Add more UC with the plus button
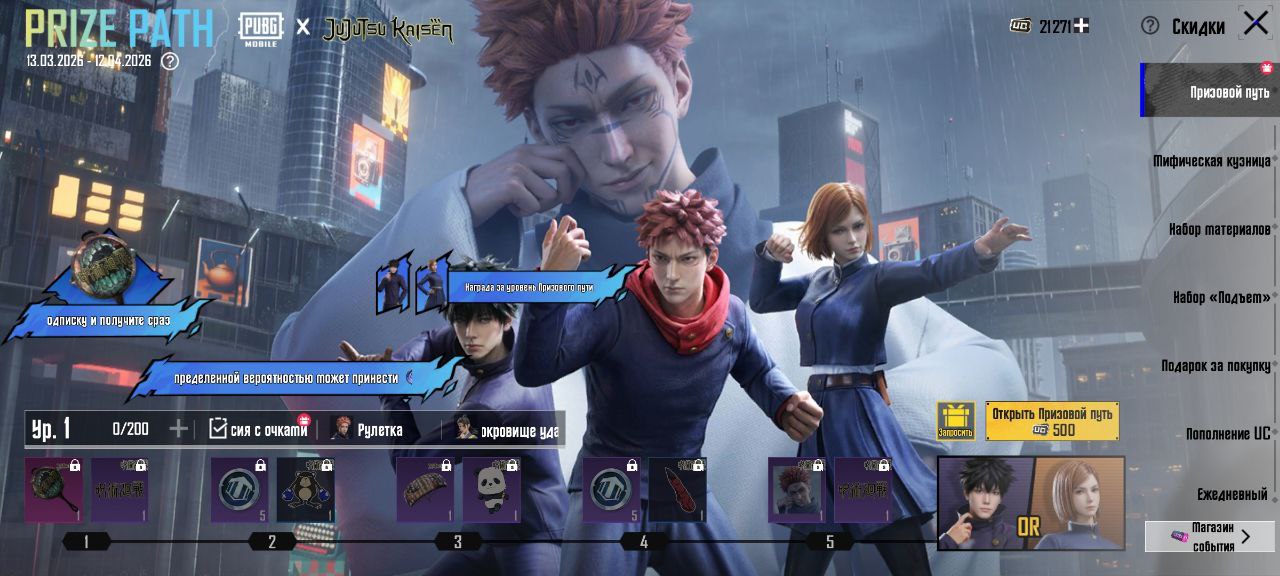Image resolution: width=1280 pixels, height=576 pixels. (1081, 26)
